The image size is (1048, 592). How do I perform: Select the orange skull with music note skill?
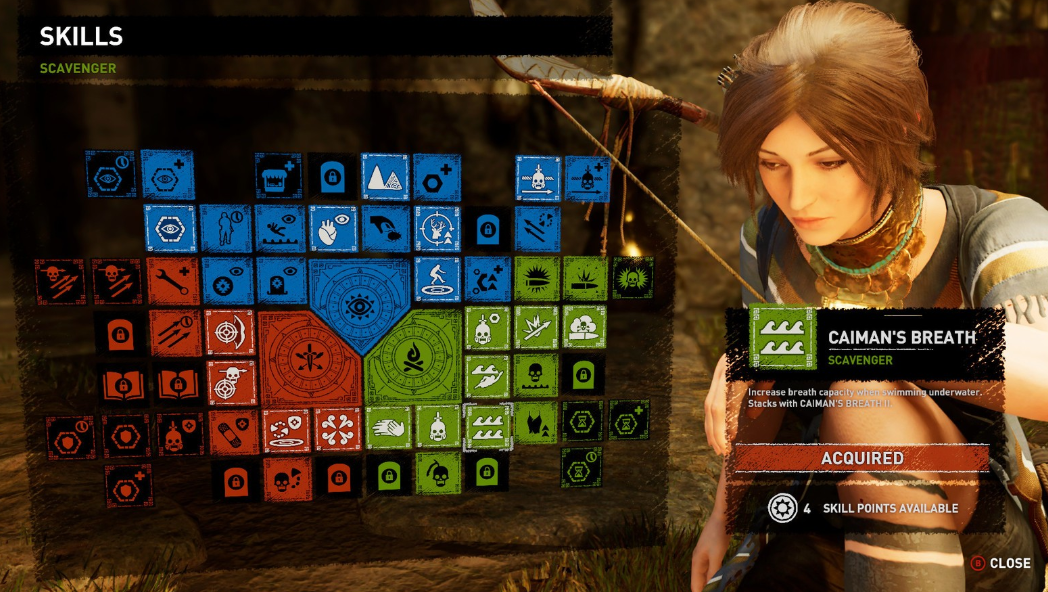pyautogui.click(x=287, y=479)
